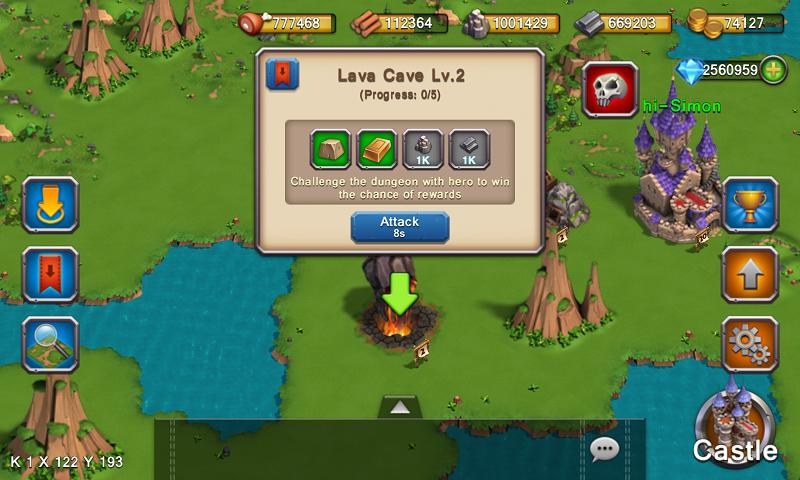This screenshot has height=480, width=800.
Task: Select the gold bar reward icon
Action: coord(376,149)
